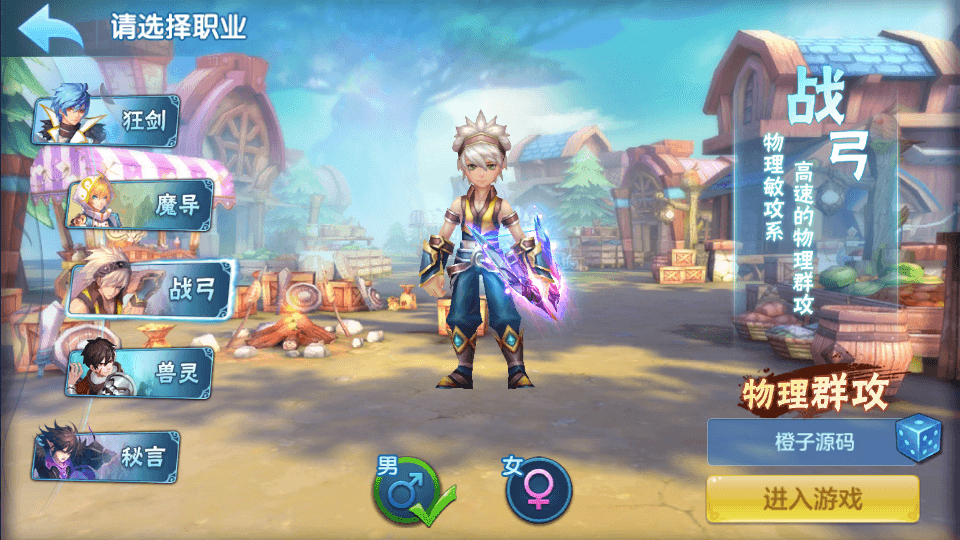
Task: Enter the game with 进入游戏
Action: [x=812, y=498]
